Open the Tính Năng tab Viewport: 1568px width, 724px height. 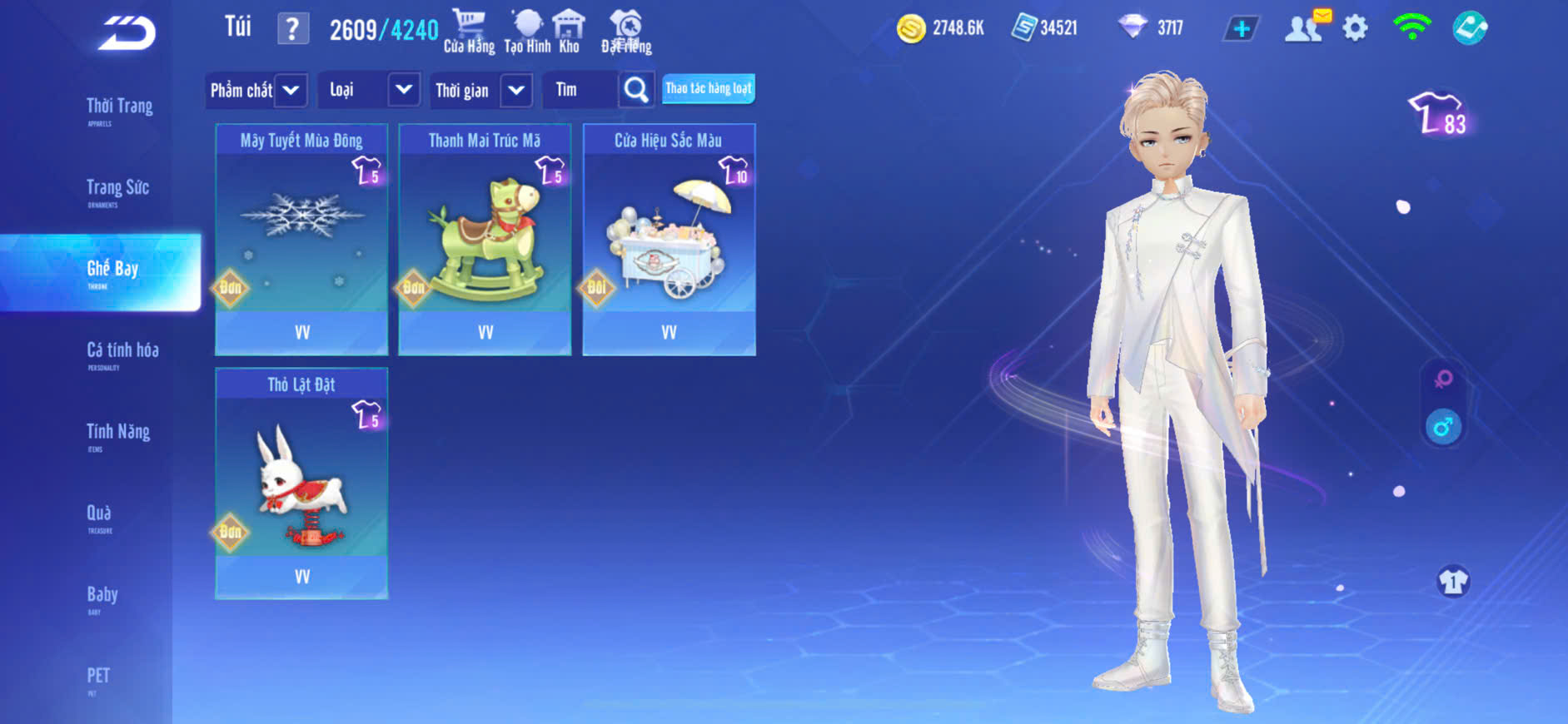(x=118, y=433)
